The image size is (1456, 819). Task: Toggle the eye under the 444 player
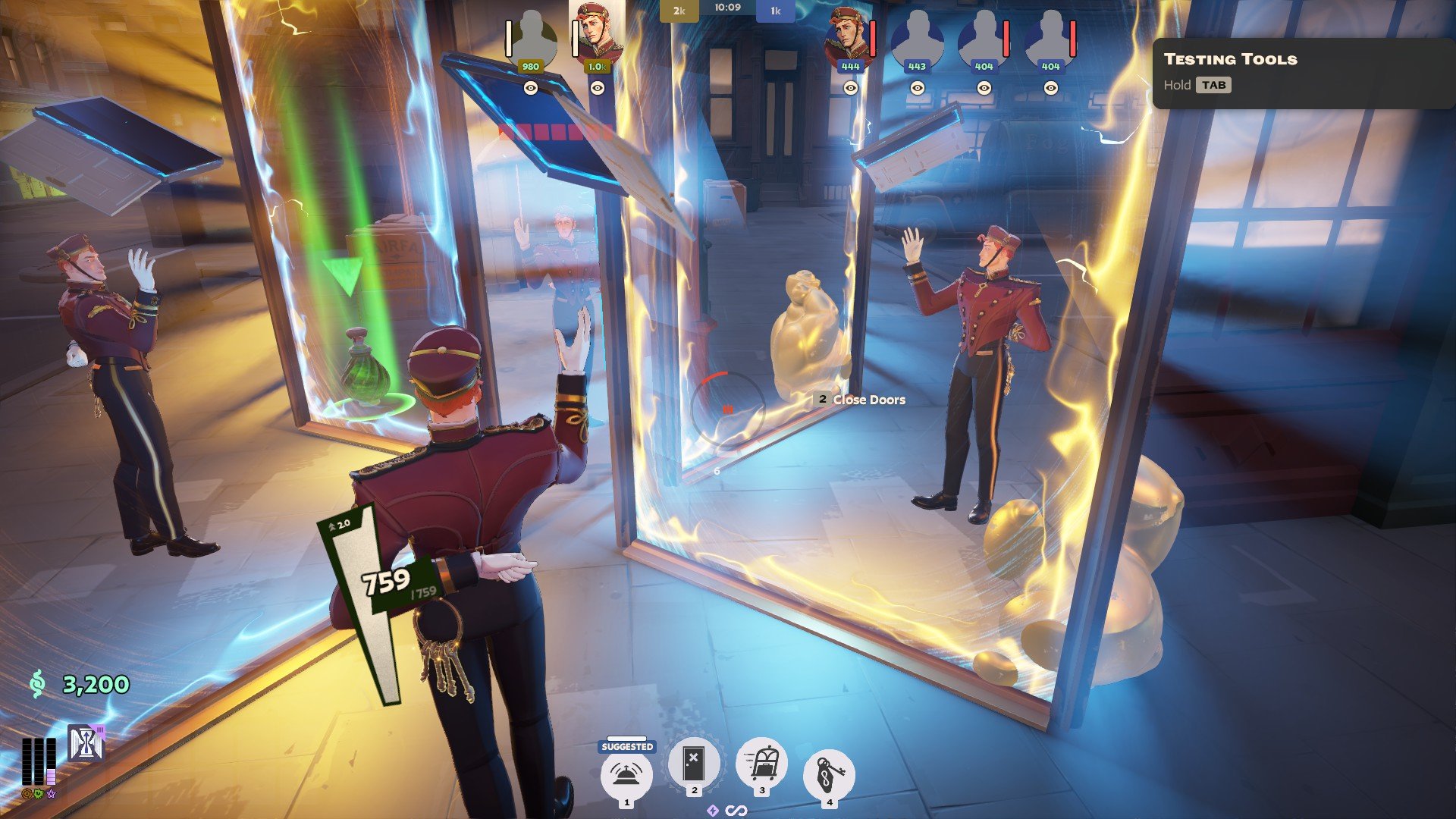pyautogui.click(x=850, y=88)
